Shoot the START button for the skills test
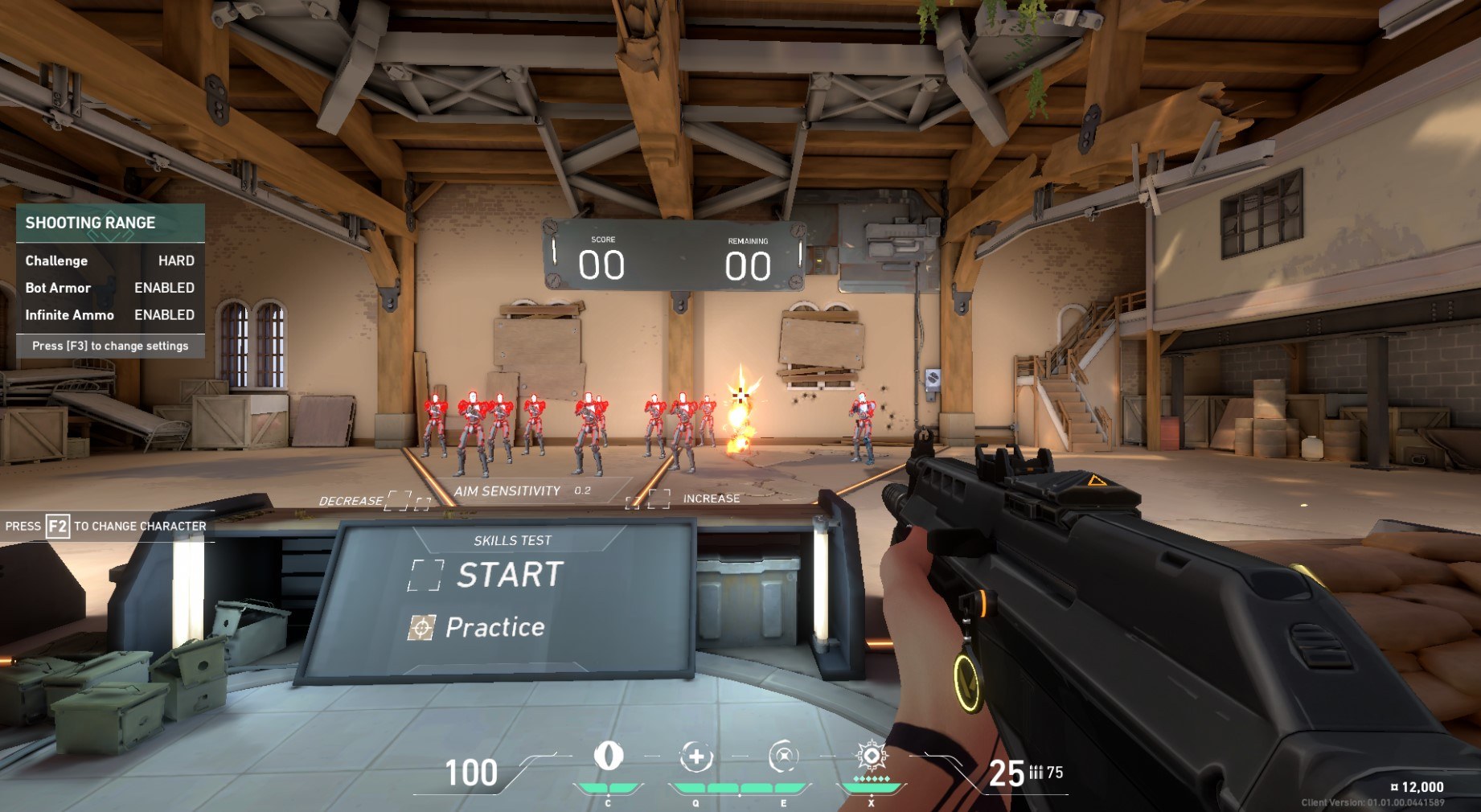 tap(426, 575)
